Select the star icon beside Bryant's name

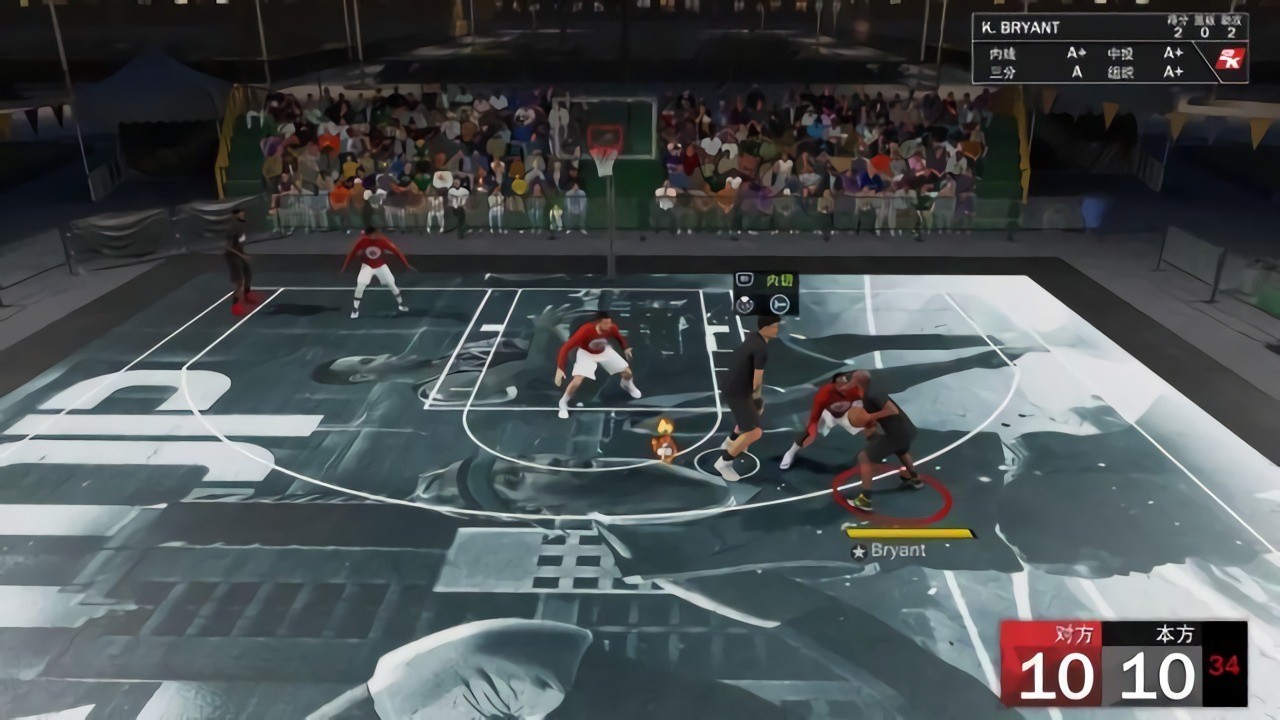click(x=861, y=549)
